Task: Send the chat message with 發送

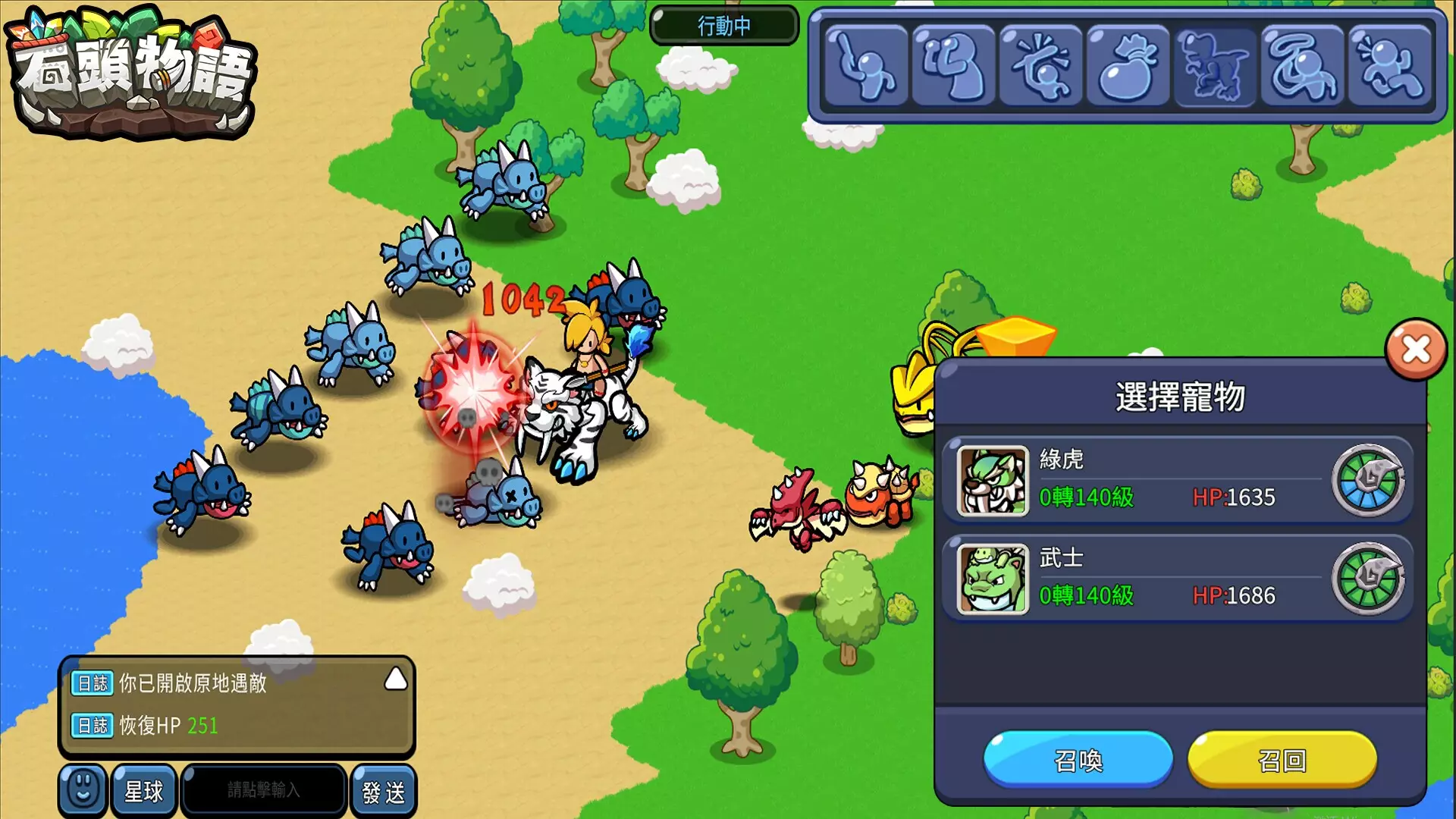Action: tap(384, 792)
